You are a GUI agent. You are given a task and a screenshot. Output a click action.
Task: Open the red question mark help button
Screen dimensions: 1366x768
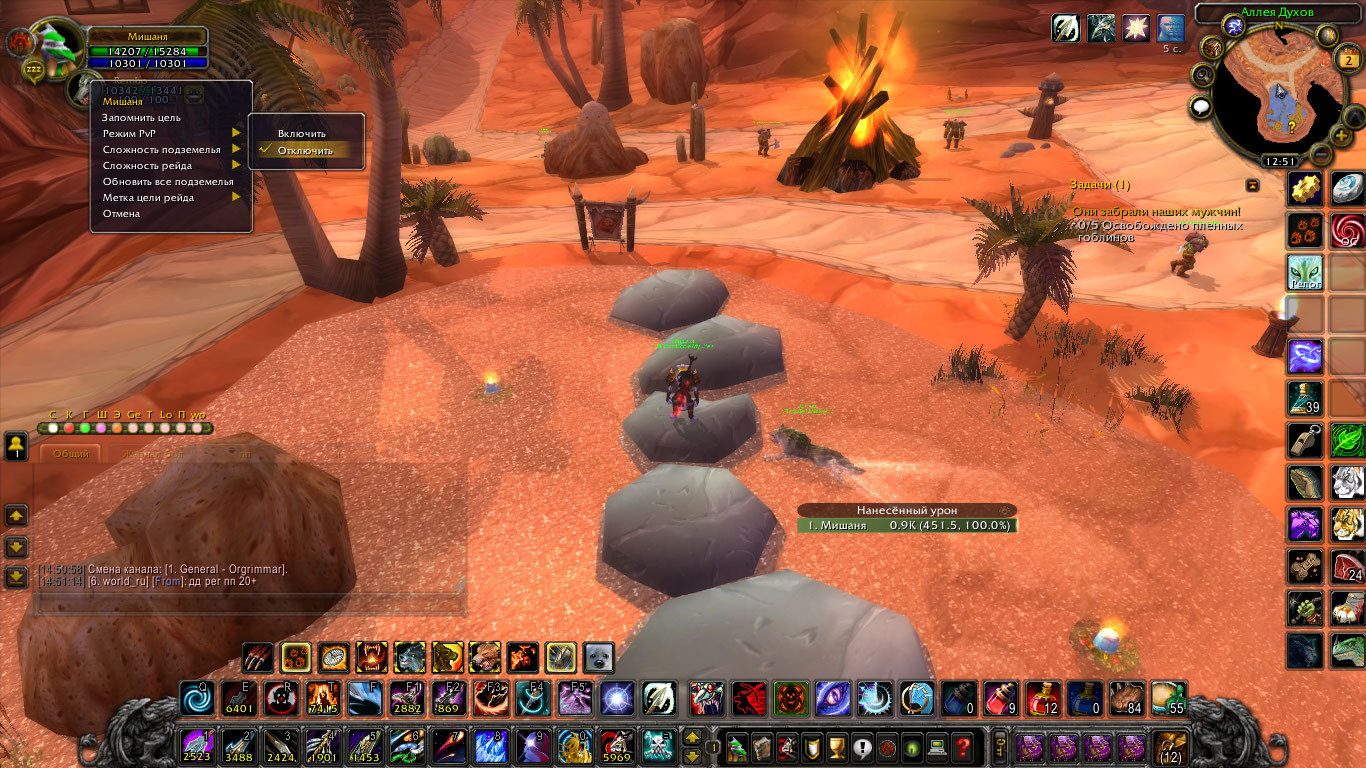[962, 746]
